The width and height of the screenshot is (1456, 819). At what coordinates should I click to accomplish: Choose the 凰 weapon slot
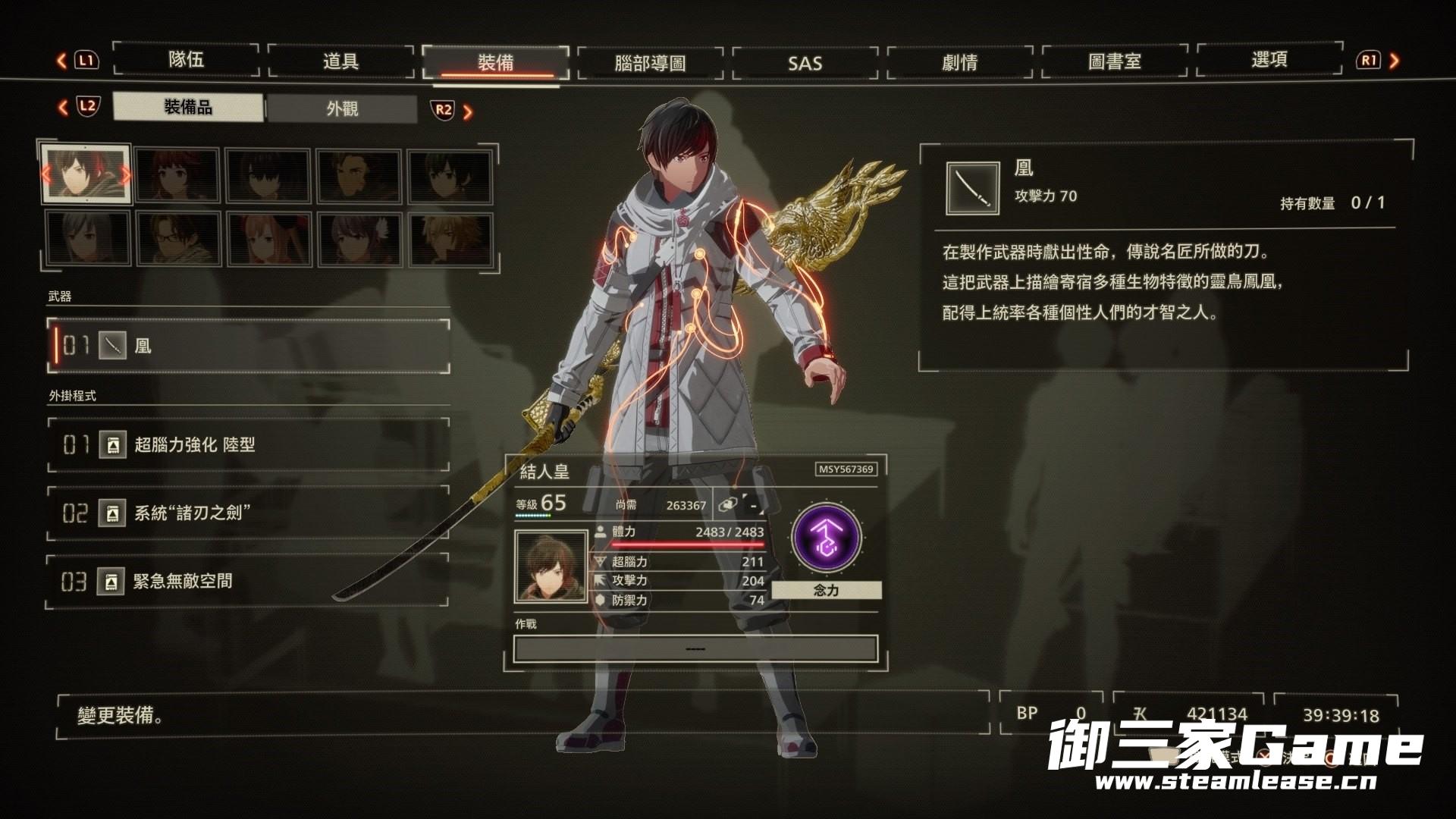pyautogui.click(x=250, y=347)
